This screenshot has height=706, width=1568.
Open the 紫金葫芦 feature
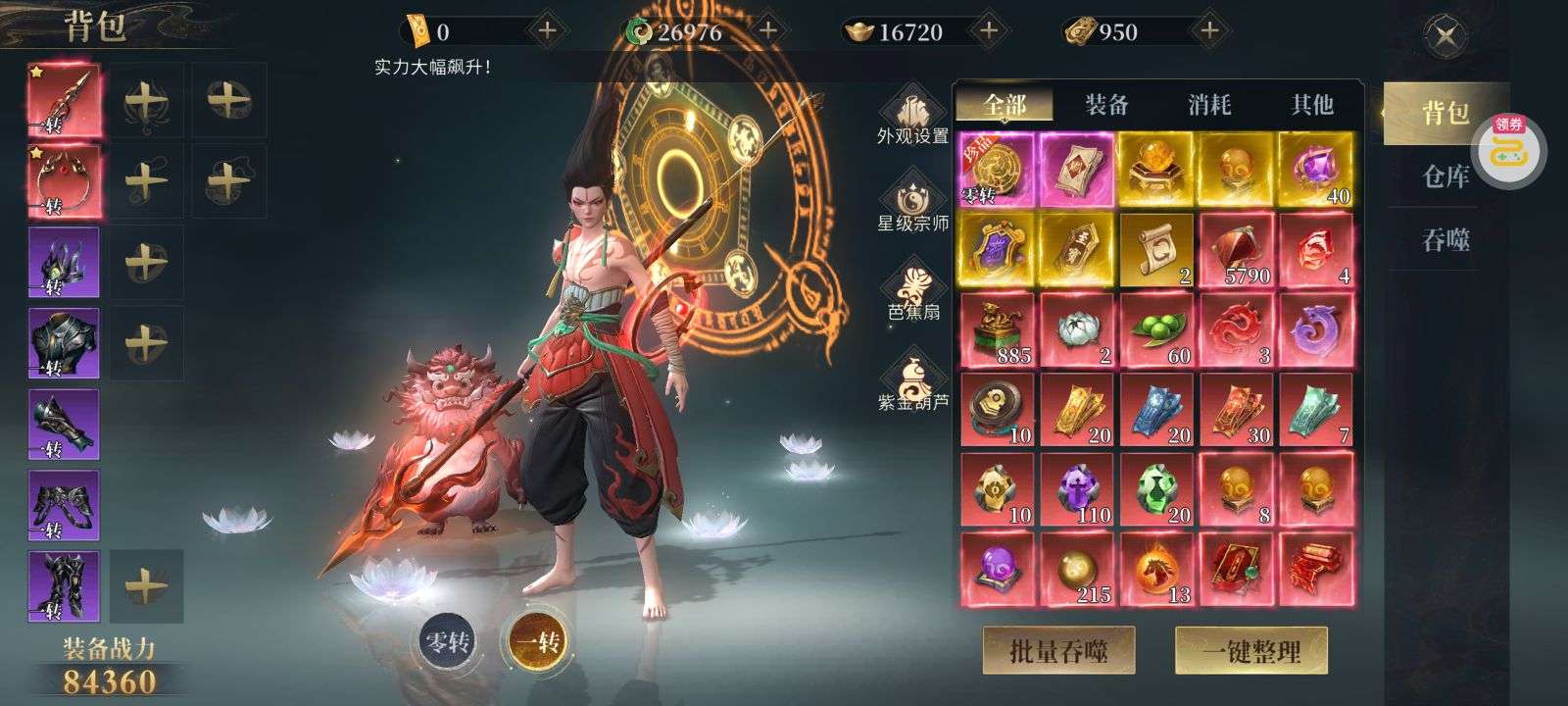[x=912, y=383]
